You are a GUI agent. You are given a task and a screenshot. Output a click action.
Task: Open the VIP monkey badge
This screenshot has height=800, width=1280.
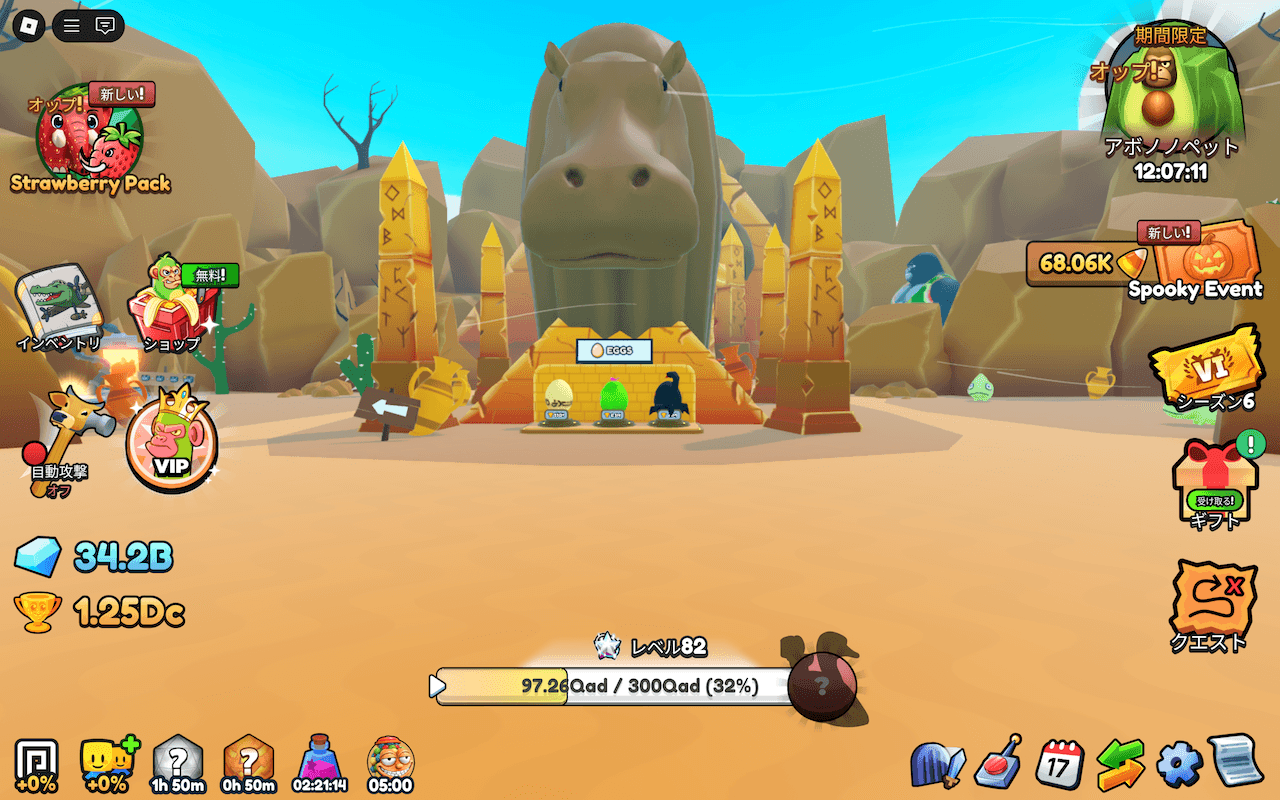click(x=171, y=446)
